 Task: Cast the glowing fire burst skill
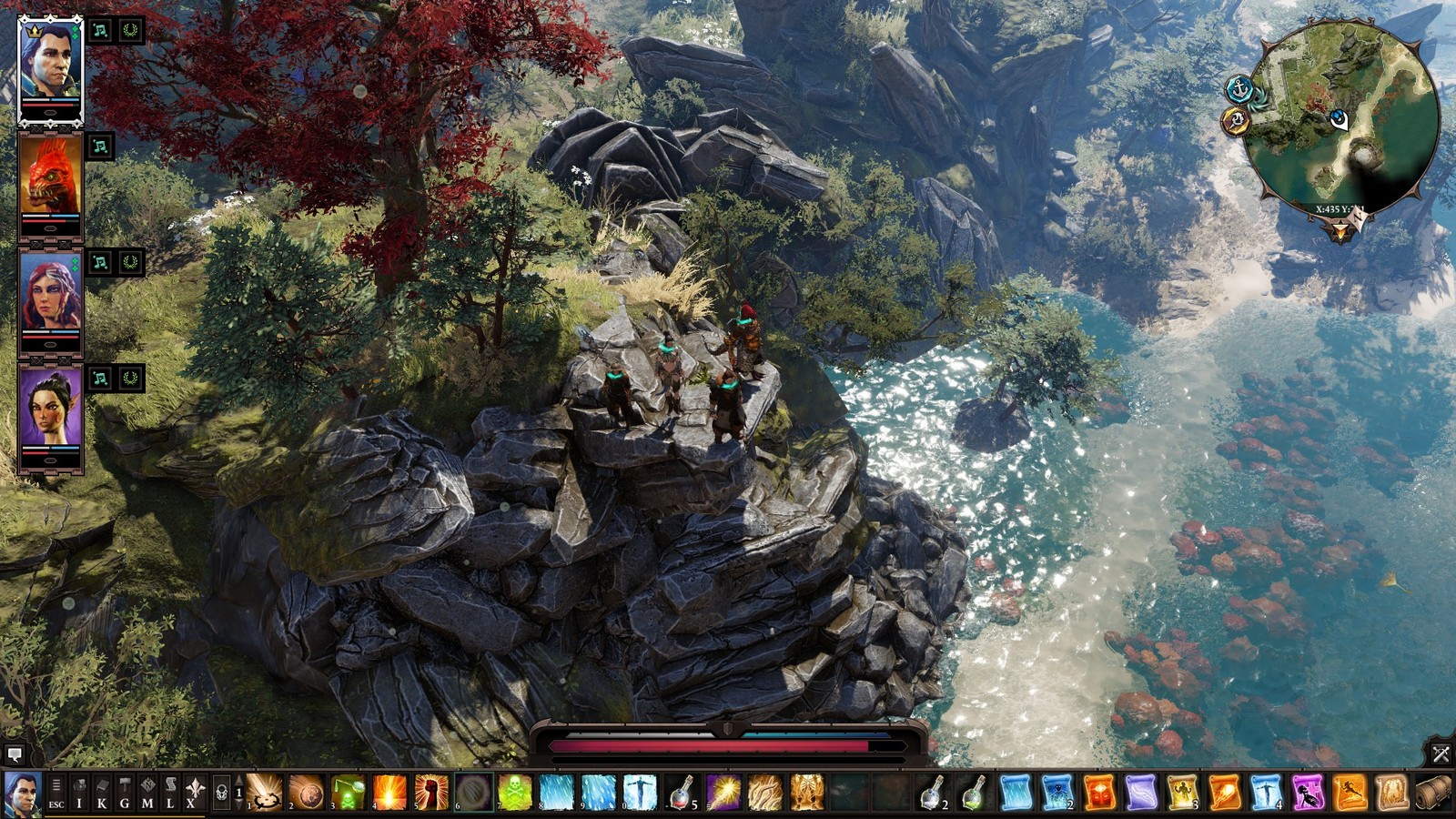tap(389, 793)
